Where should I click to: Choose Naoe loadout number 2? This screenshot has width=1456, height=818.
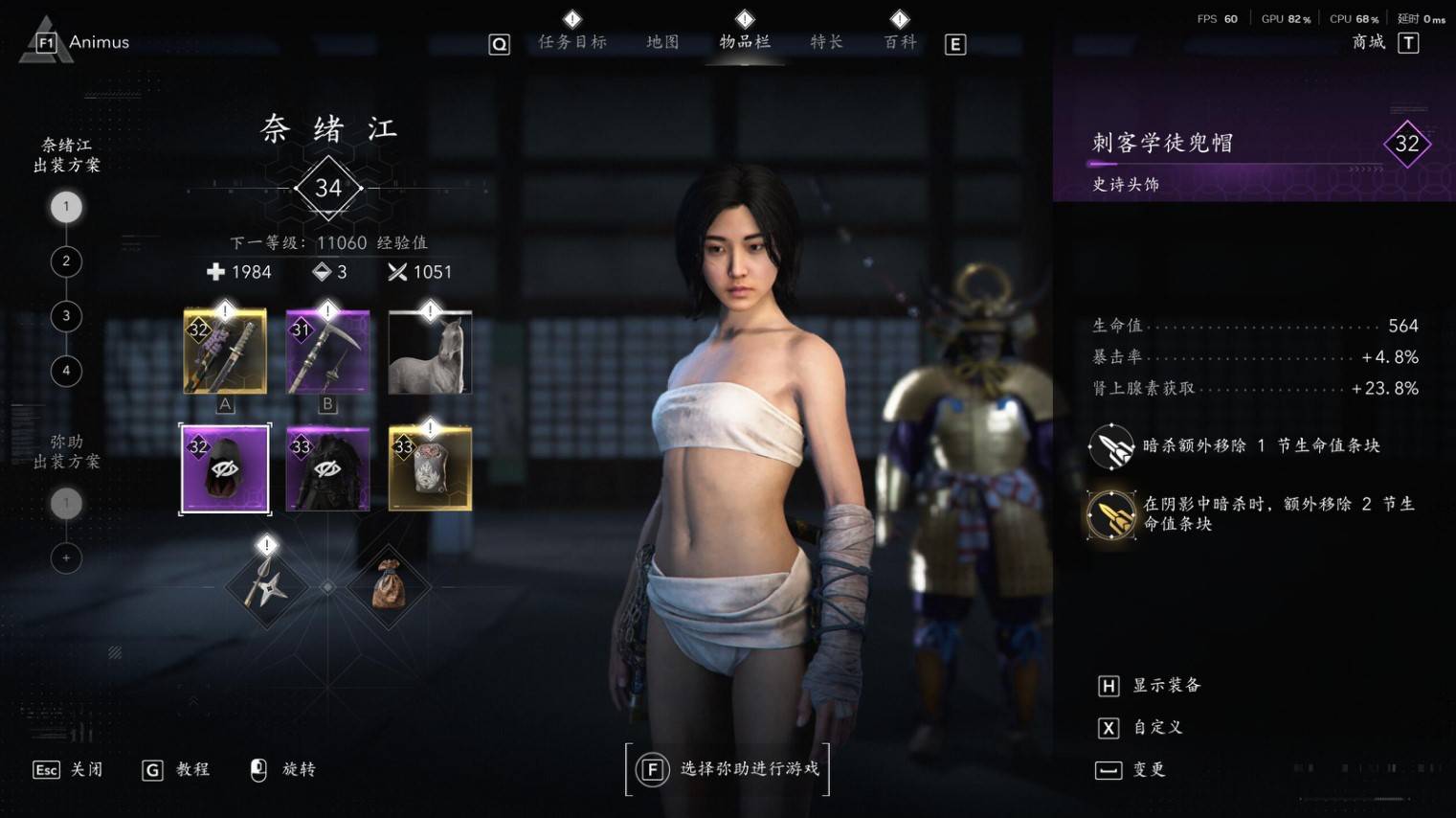coord(66,261)
